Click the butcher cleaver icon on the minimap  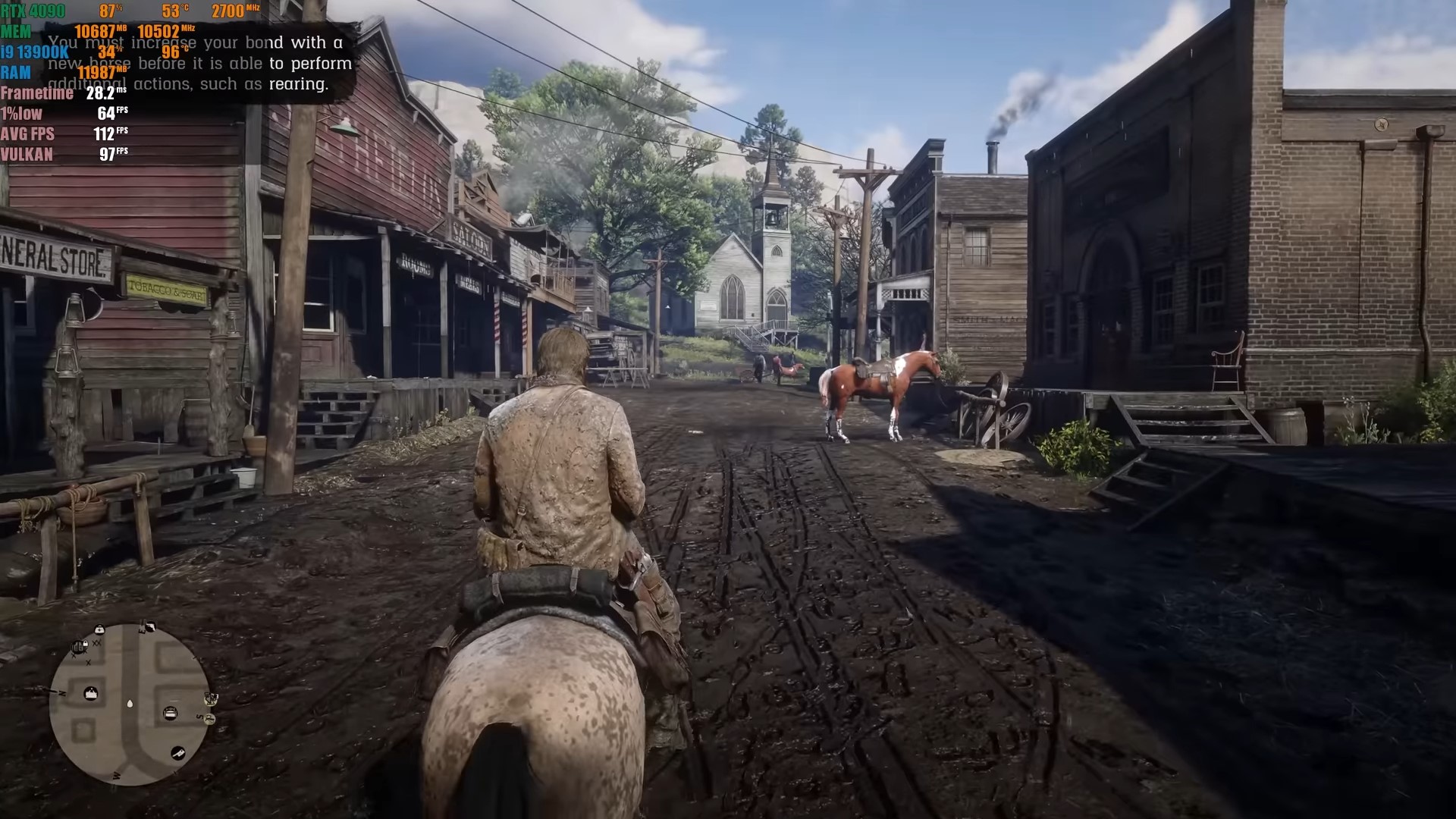click(177, 753)
